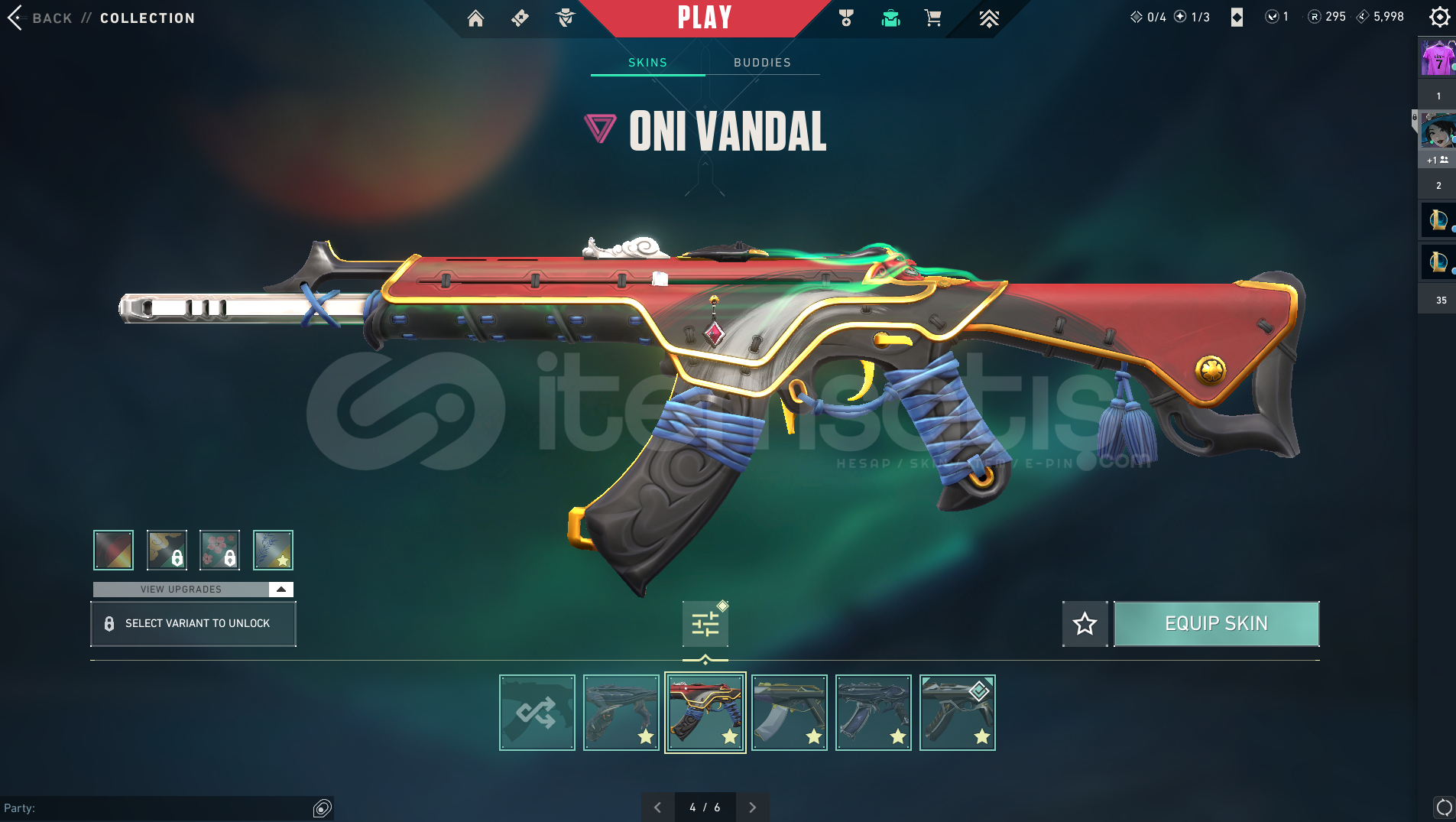Open the Home screen icon
The height and width of the screenshot is (822, 1456).
477,19
